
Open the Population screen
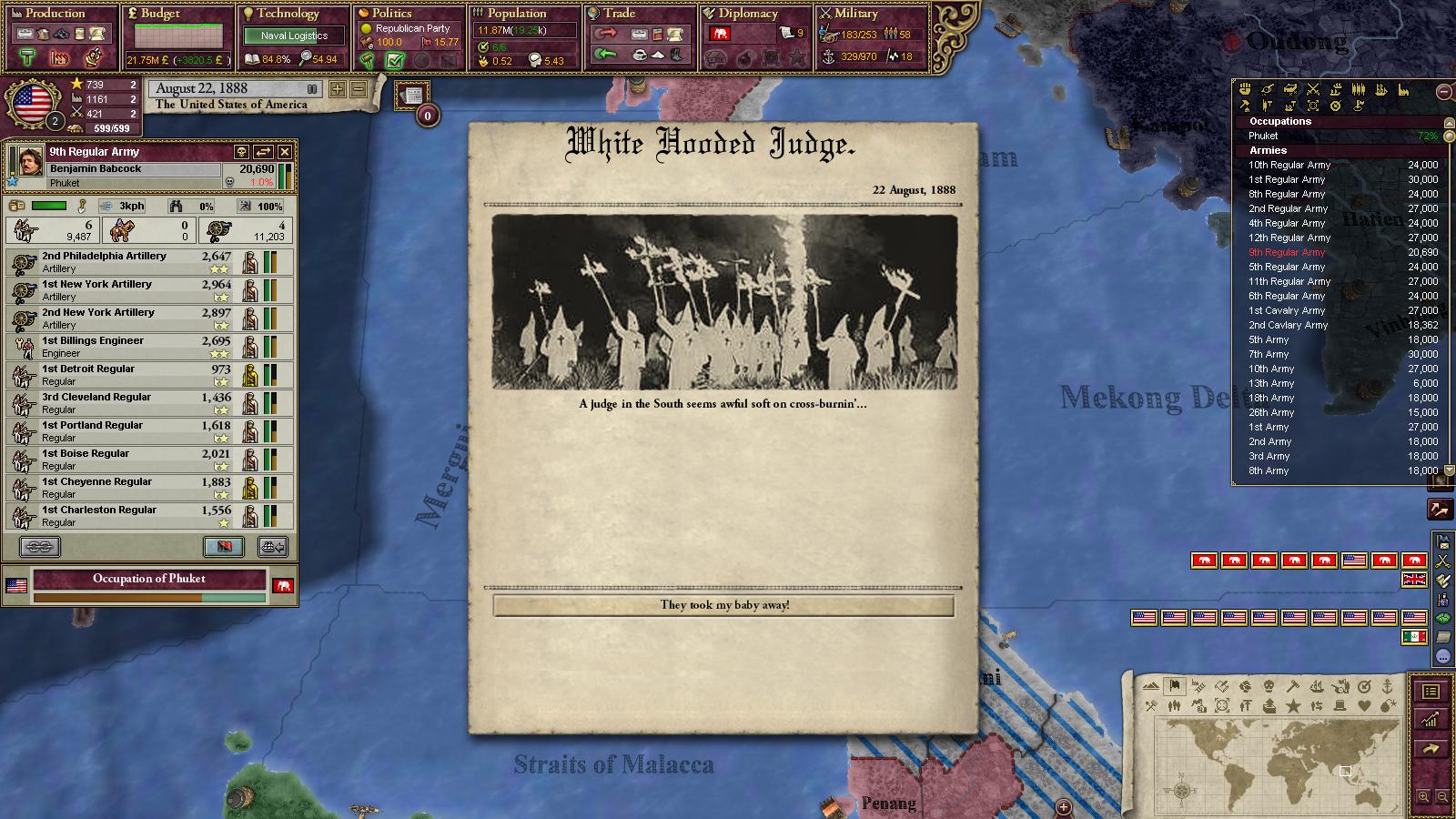click(516, 14)
